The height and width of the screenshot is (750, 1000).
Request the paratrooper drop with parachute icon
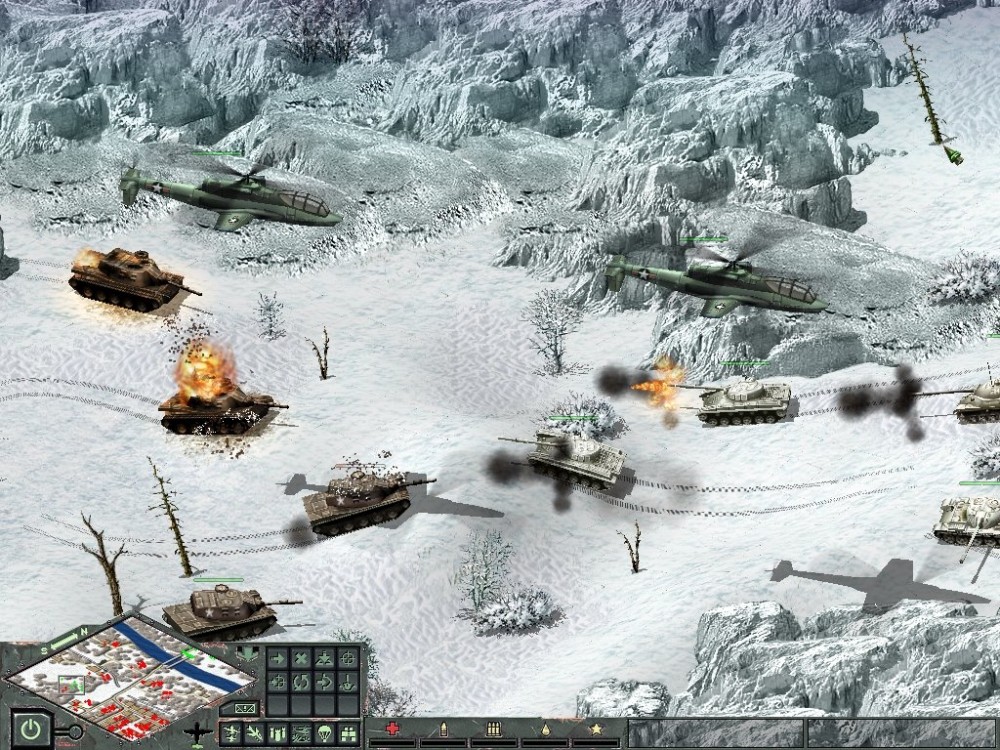tap(325, 733)
